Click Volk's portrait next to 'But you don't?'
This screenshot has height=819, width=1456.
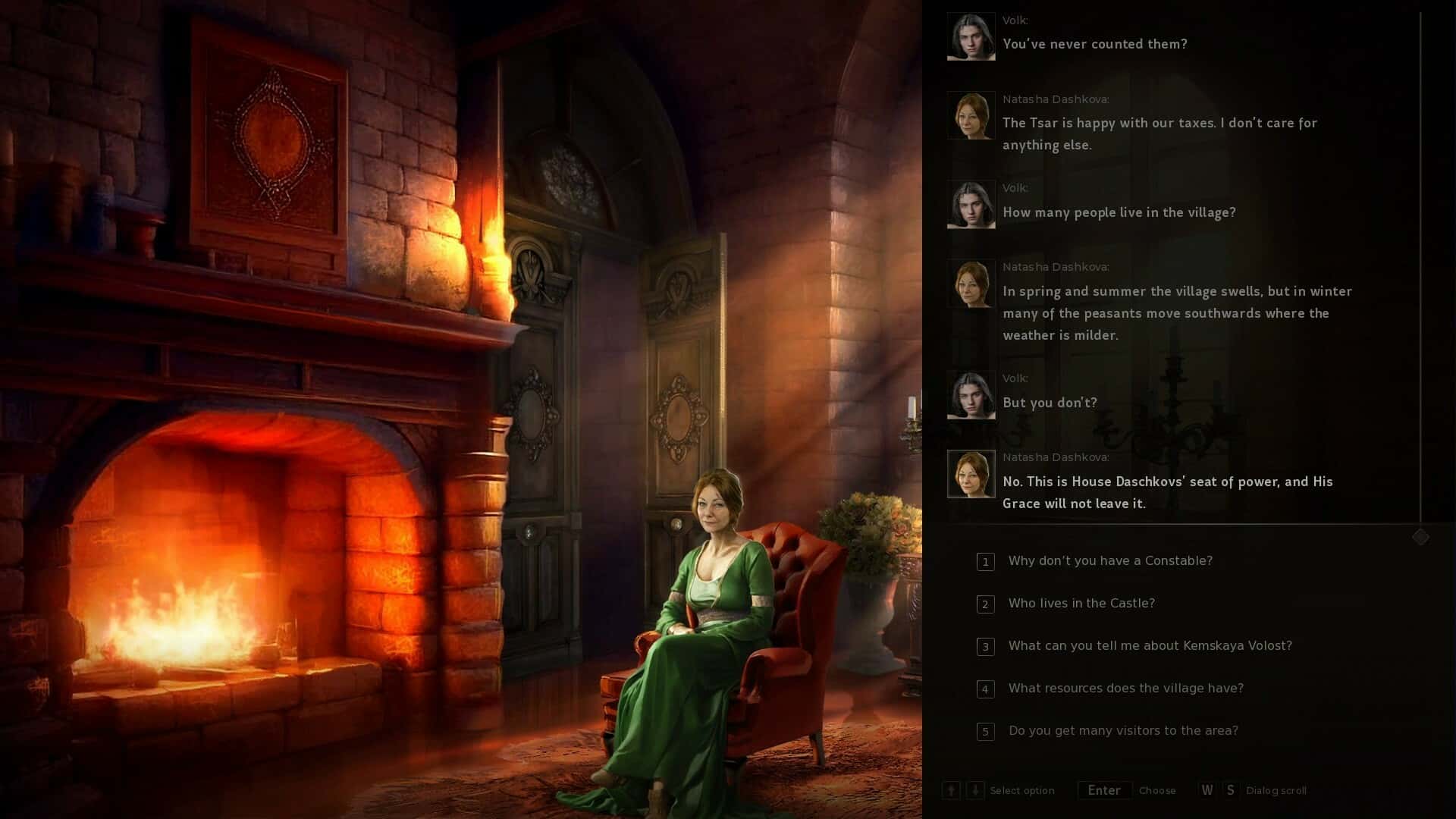click(x=971, y=394)
